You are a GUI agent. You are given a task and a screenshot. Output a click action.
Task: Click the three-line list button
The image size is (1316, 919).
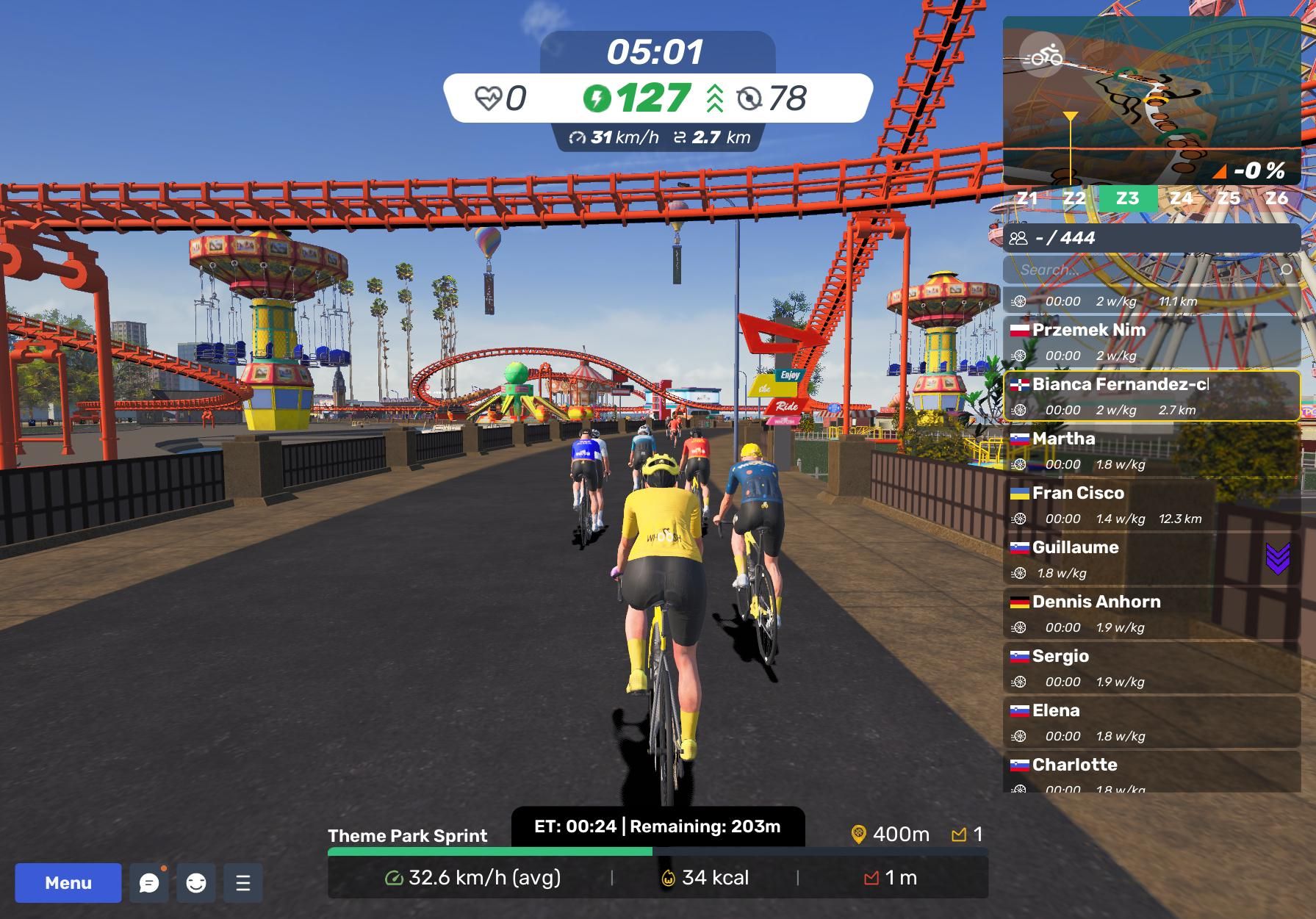click(243, 882)
